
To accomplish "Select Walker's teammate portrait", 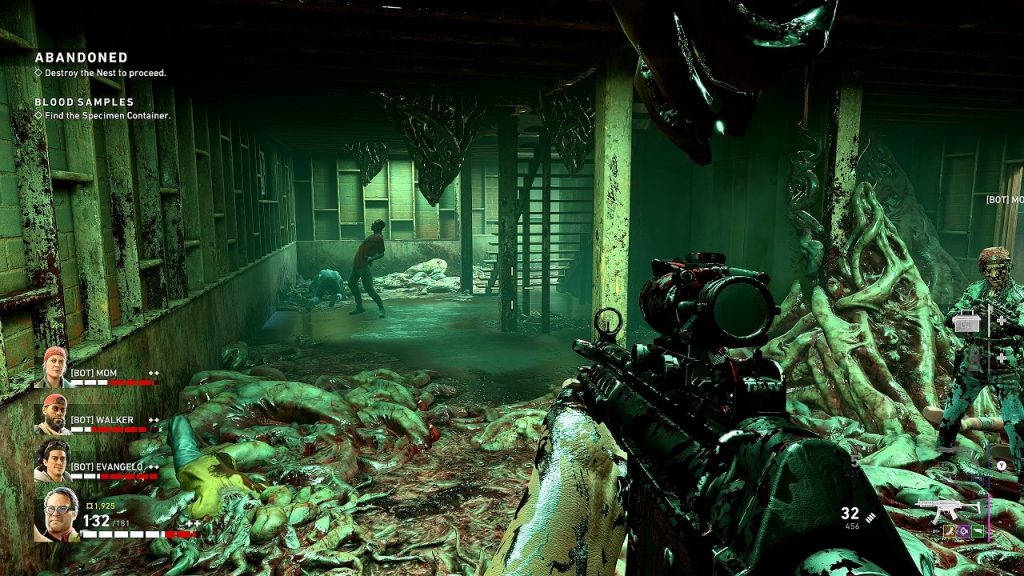I will click(54, 413).
